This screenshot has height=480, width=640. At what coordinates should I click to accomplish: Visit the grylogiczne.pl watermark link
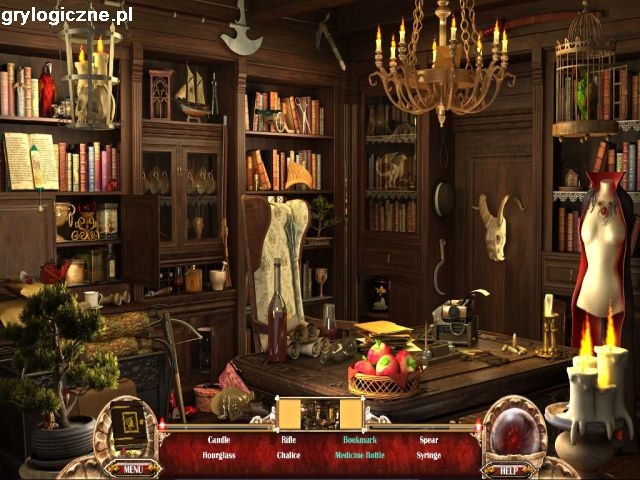pos(66,14)
